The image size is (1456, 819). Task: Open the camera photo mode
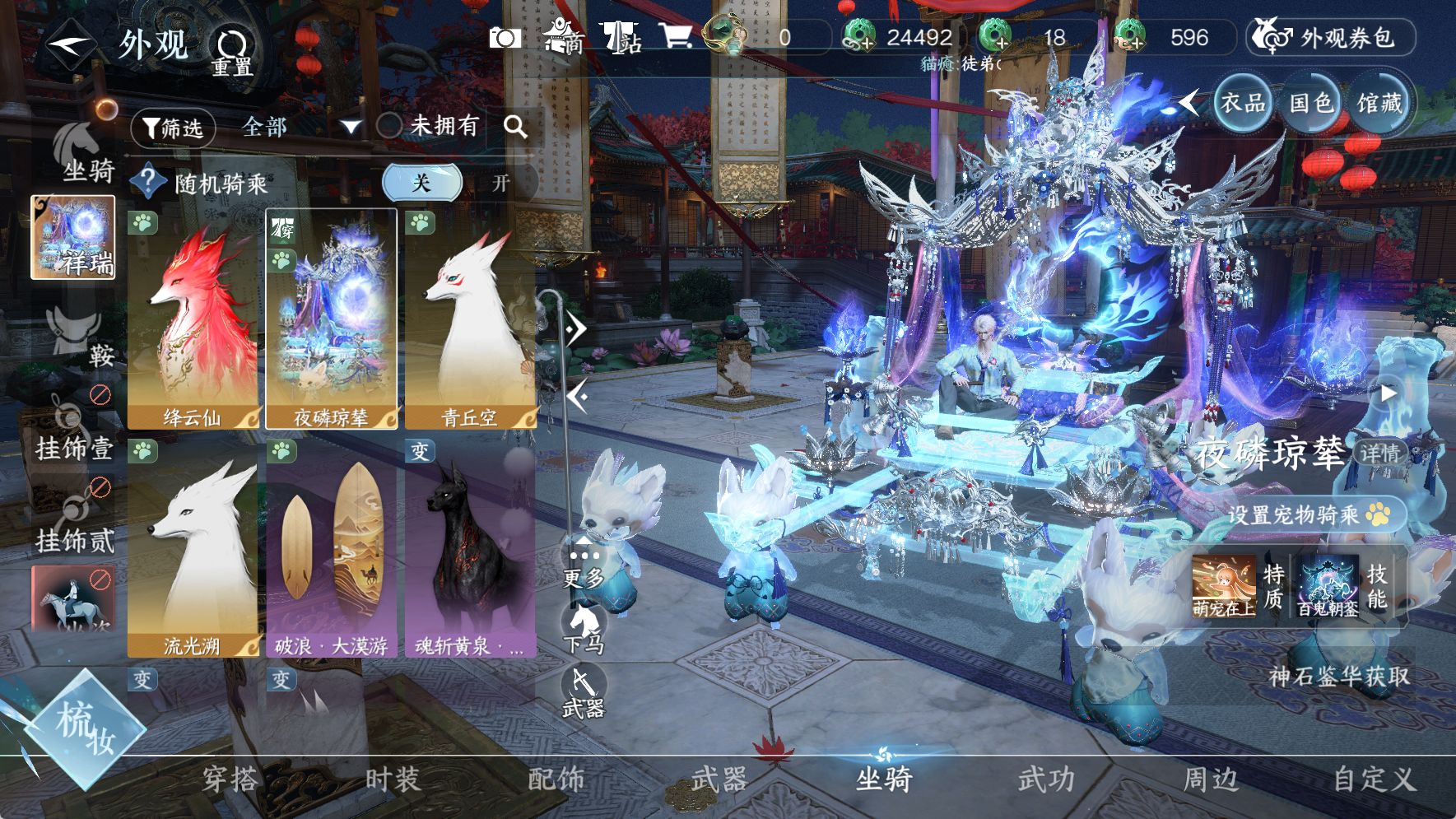pyautogui.click(x=505, y=38)
